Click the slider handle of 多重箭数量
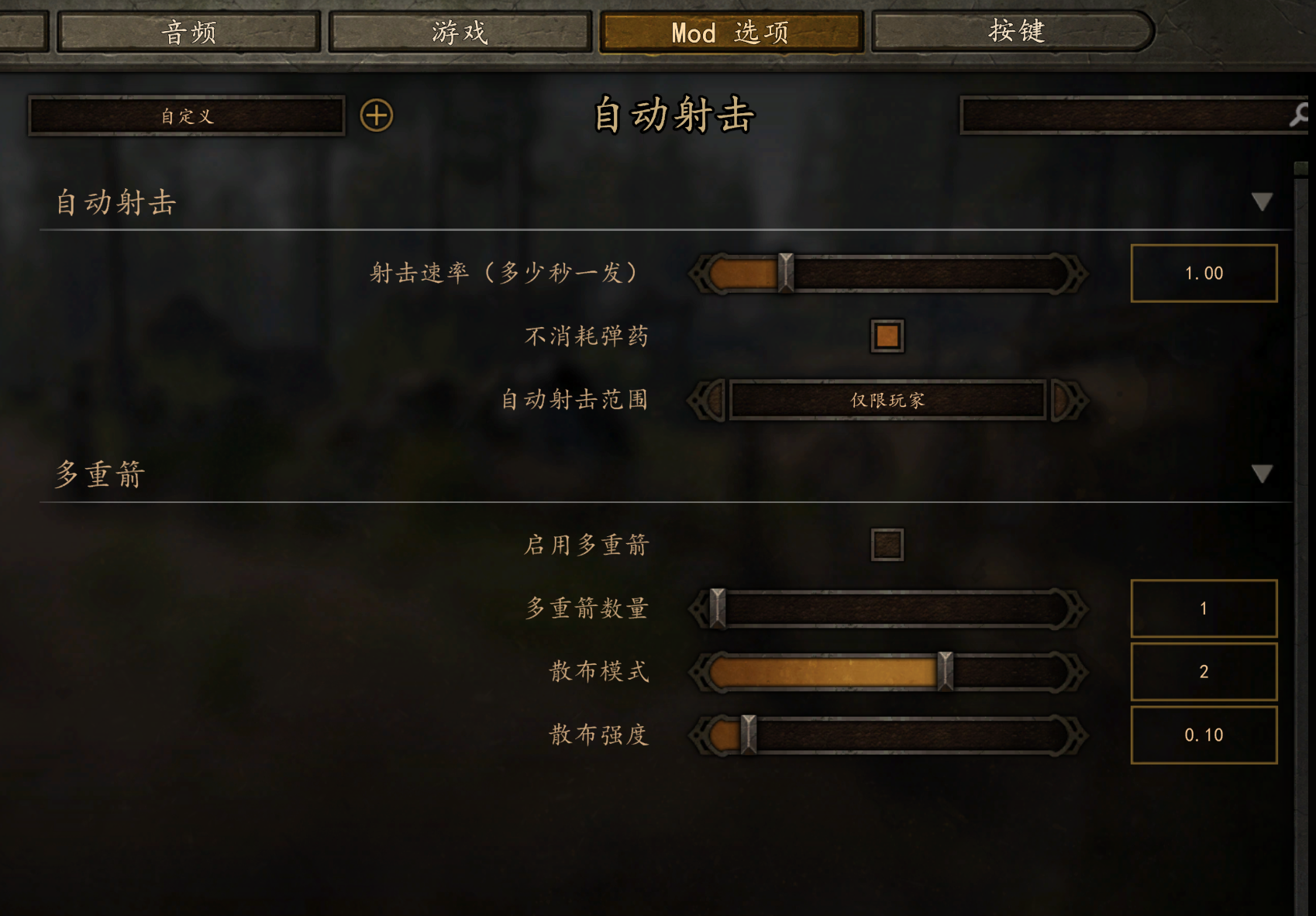 tap(718, 608)
